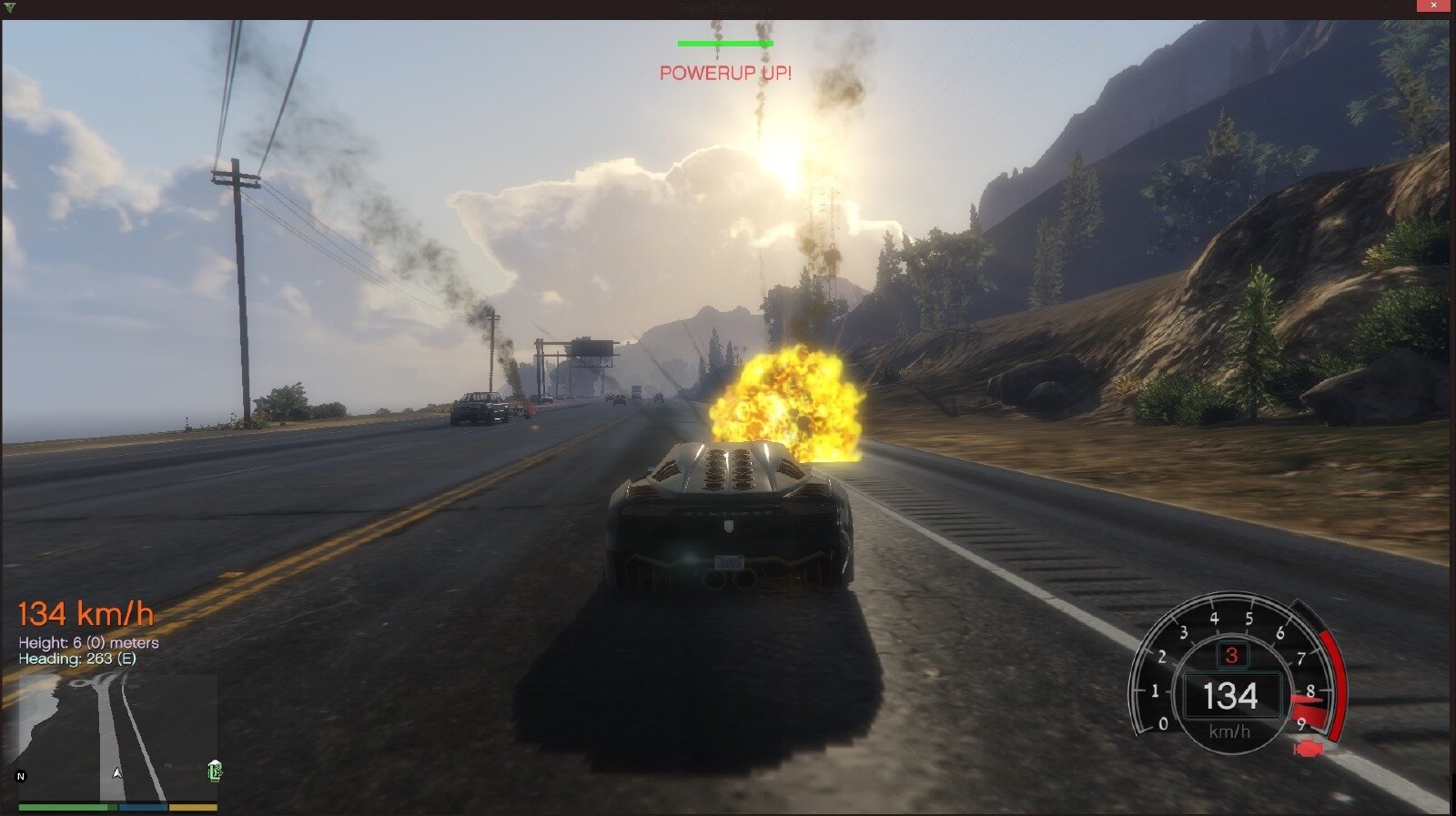This screenshot has height=816, width=1456.
Task: Click the minimap in the corner
Action: coord(118,737)
